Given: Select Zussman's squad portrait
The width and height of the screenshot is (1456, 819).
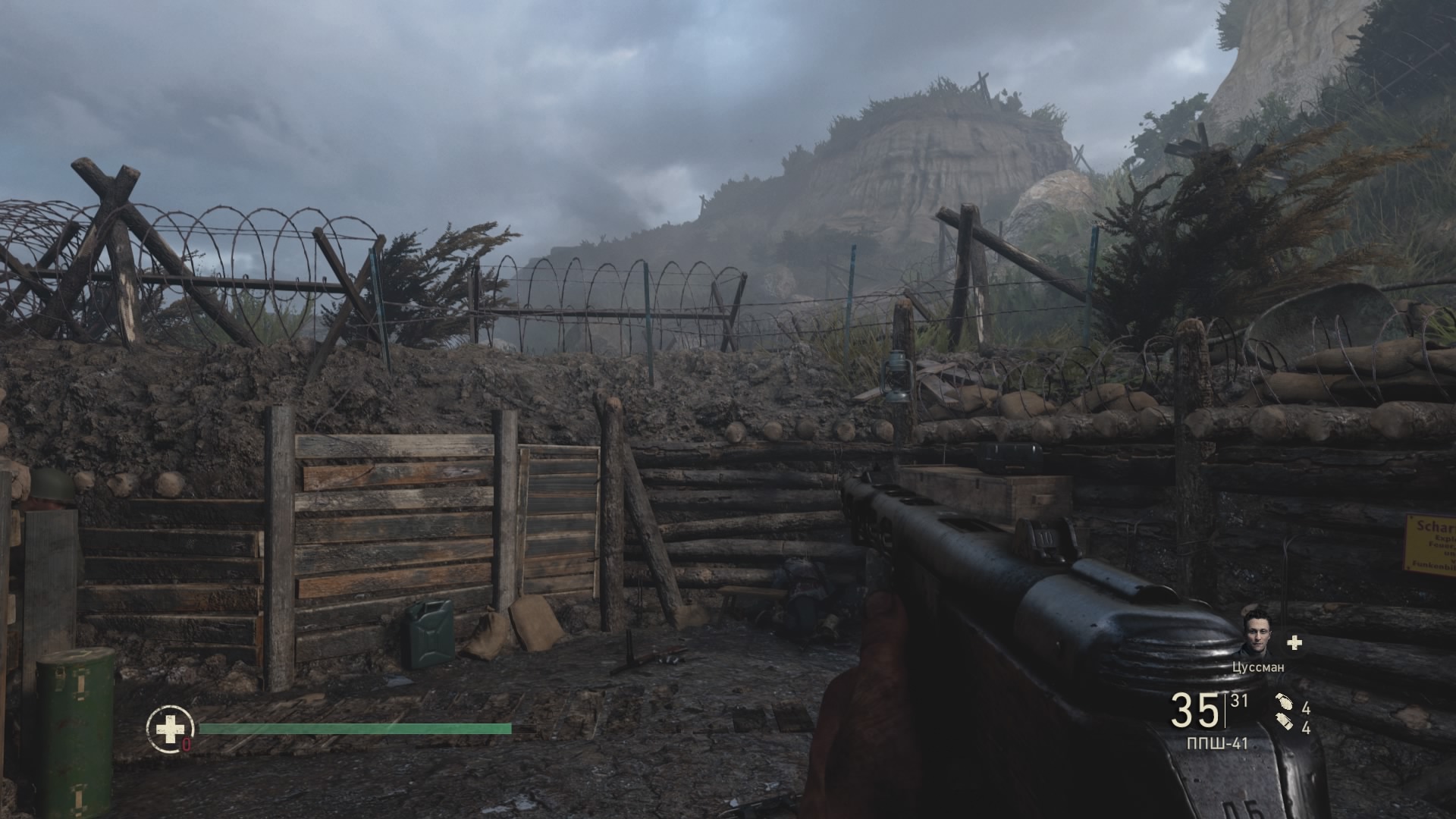Looking at the screenshot, I should tap(1259, 632).
